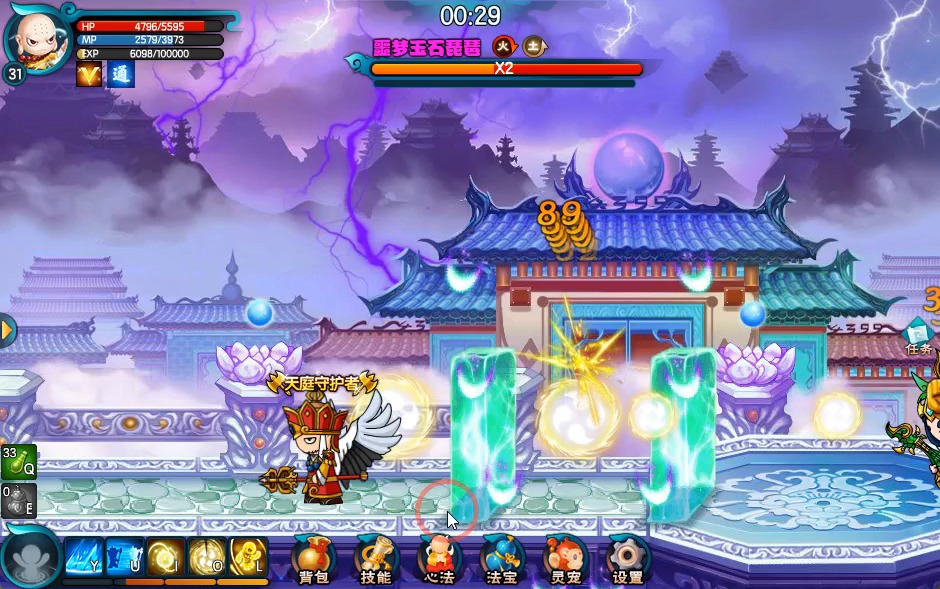Open the 心法 monk menu
940x589 pixels.
click(439, 558)
